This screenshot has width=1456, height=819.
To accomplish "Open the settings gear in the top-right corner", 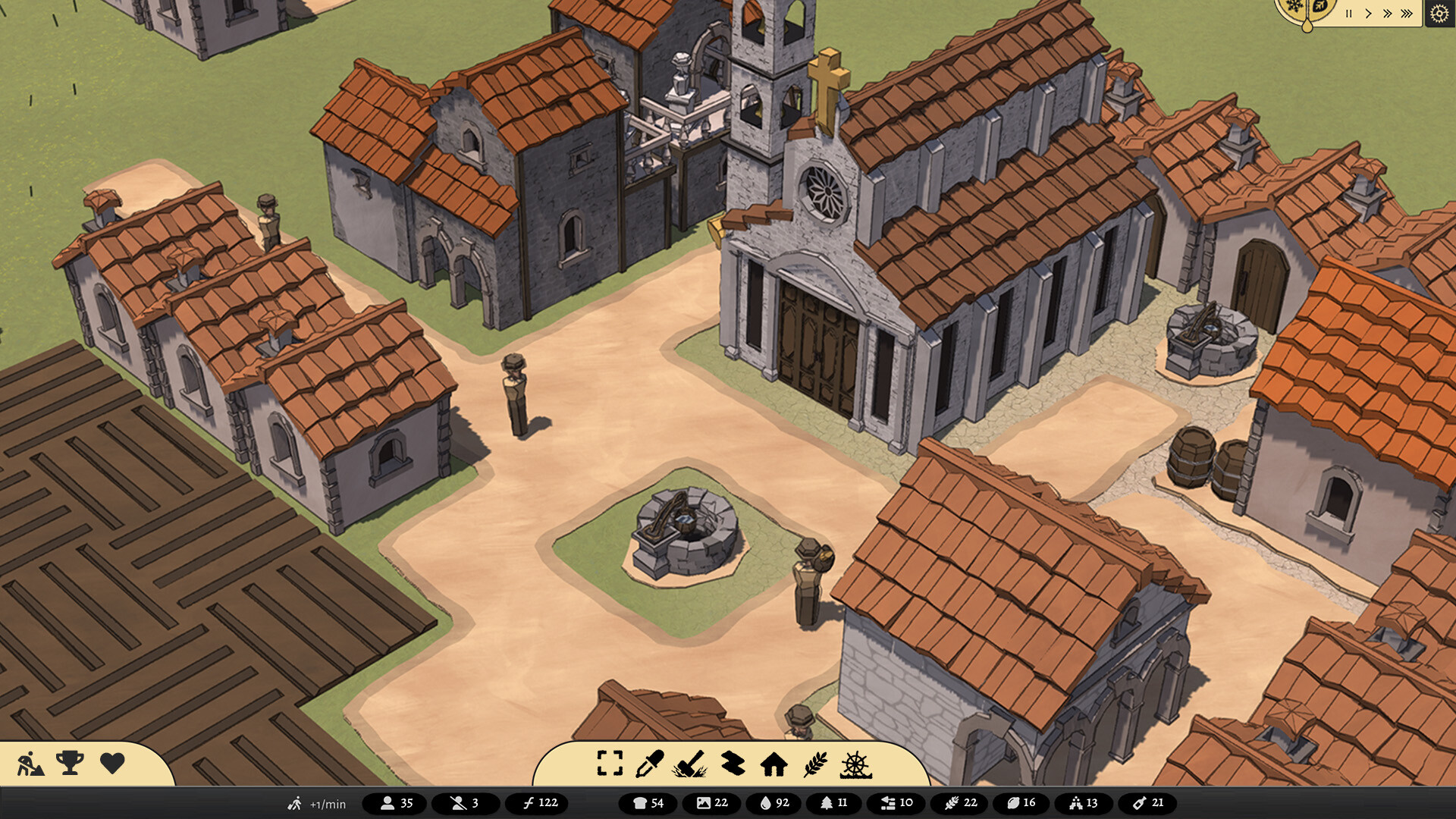I will (1439, 13).
